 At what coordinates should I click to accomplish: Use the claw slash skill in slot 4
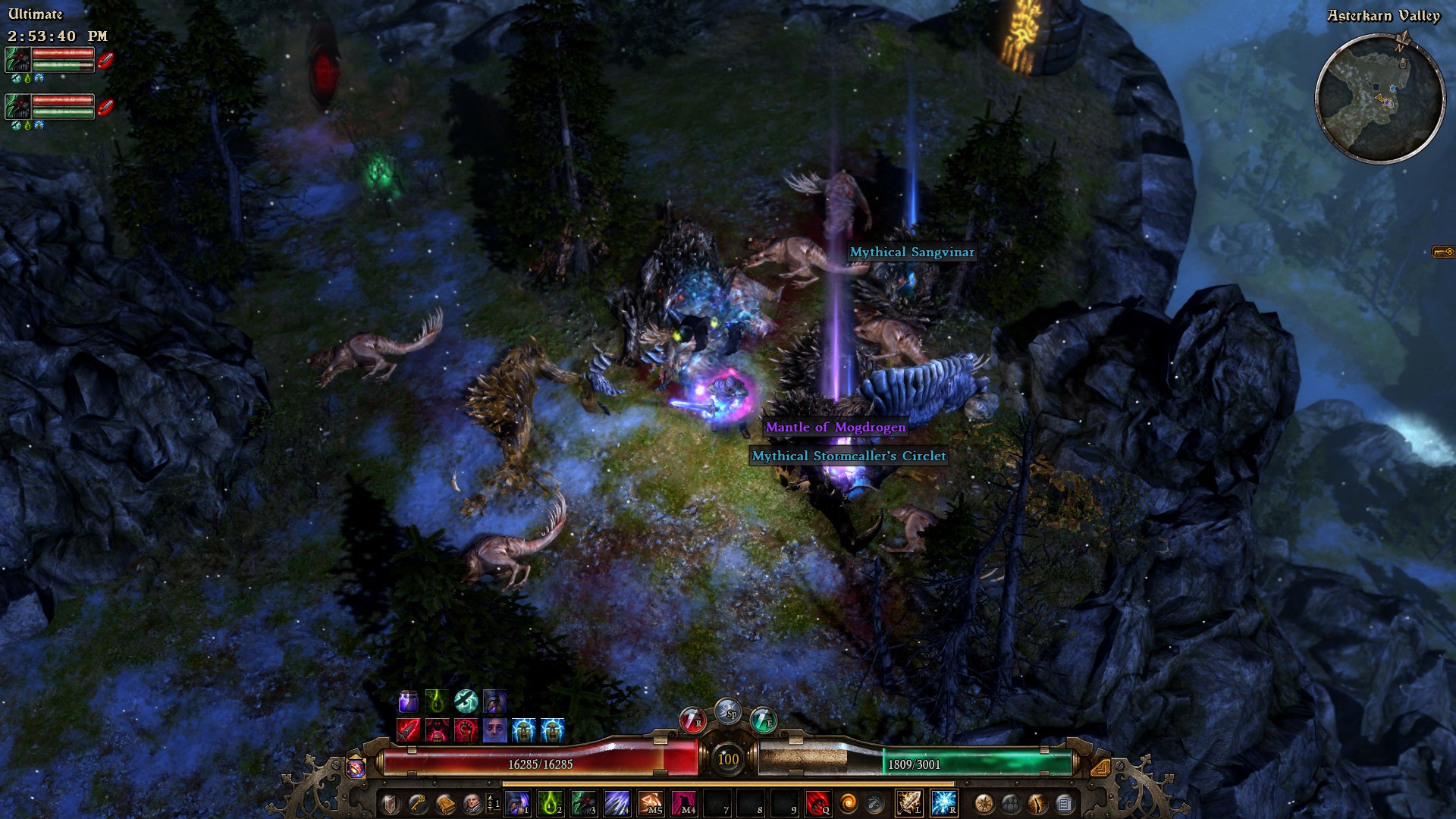[617, 803]
